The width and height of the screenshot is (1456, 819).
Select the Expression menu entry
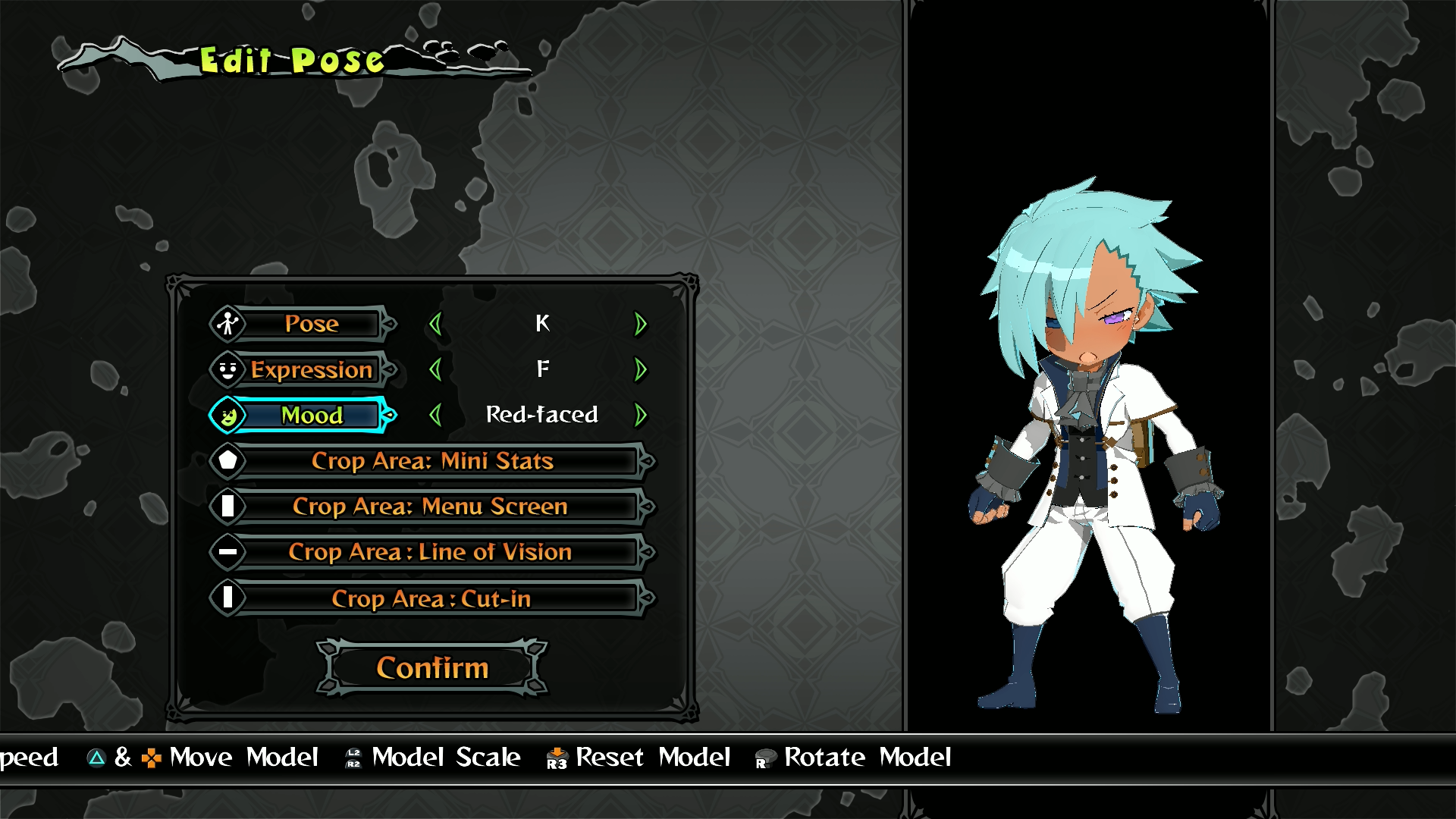point(311,370)
